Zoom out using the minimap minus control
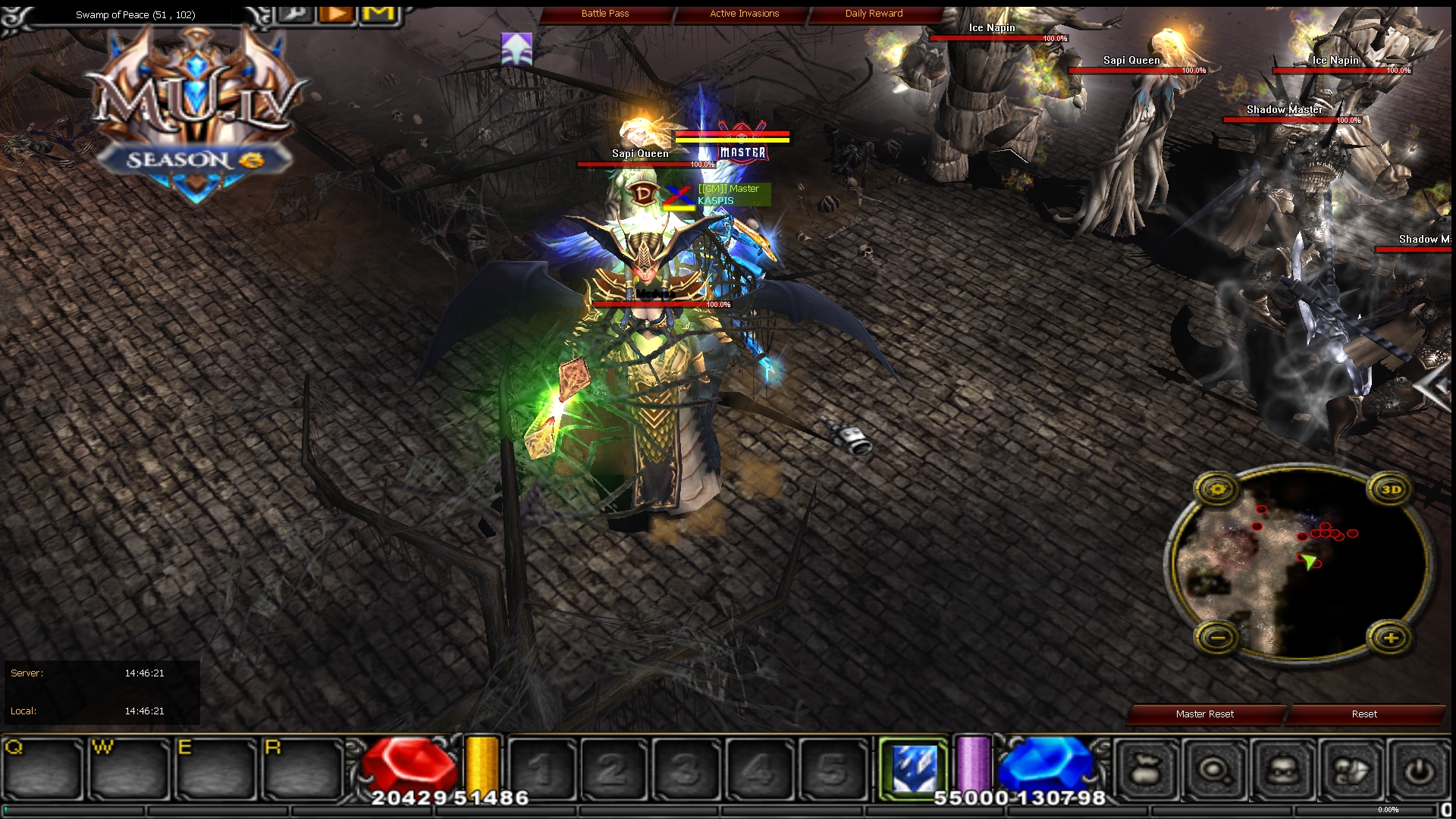The height and width of the screenshot is (819, 1456). click(1219, 639)
